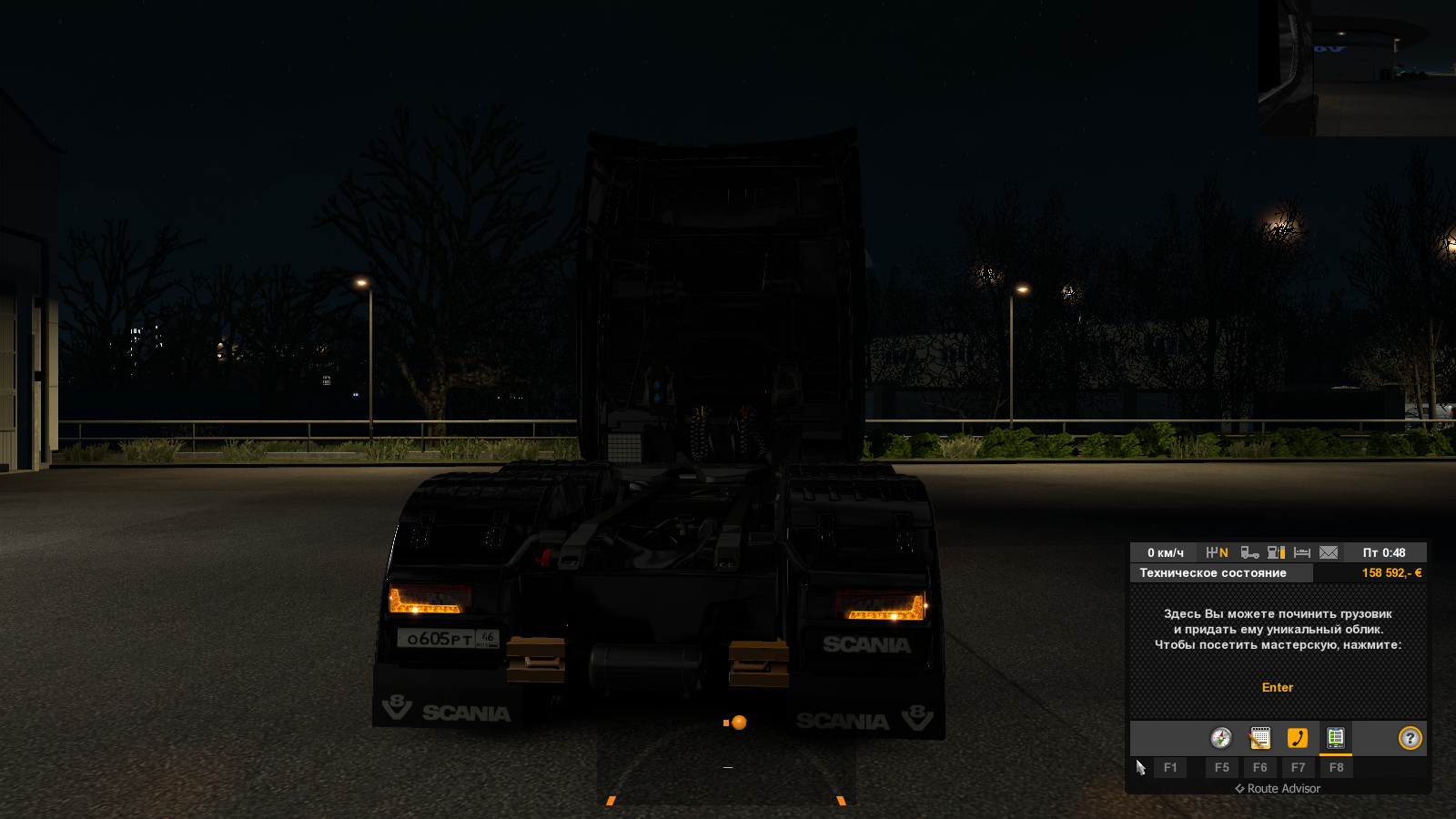Select the highlighted F8 tab
This screenshot has width=1456, height=819.
click(1337, 767)
